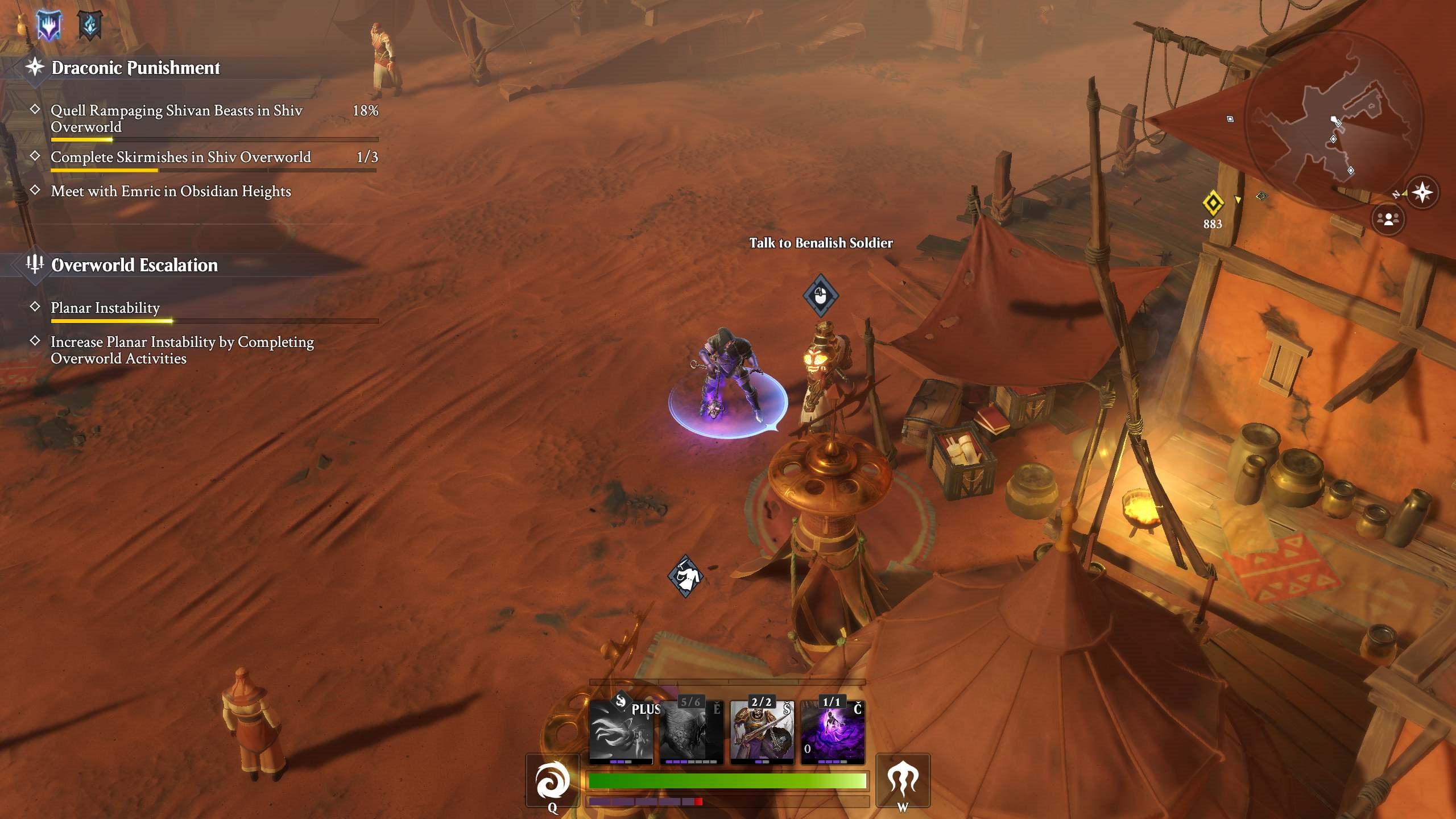Click the Complete Skirmishes in Shiv Overworld objective
Viewport: 1456px width, 819px height.
(x=181, y=157)
